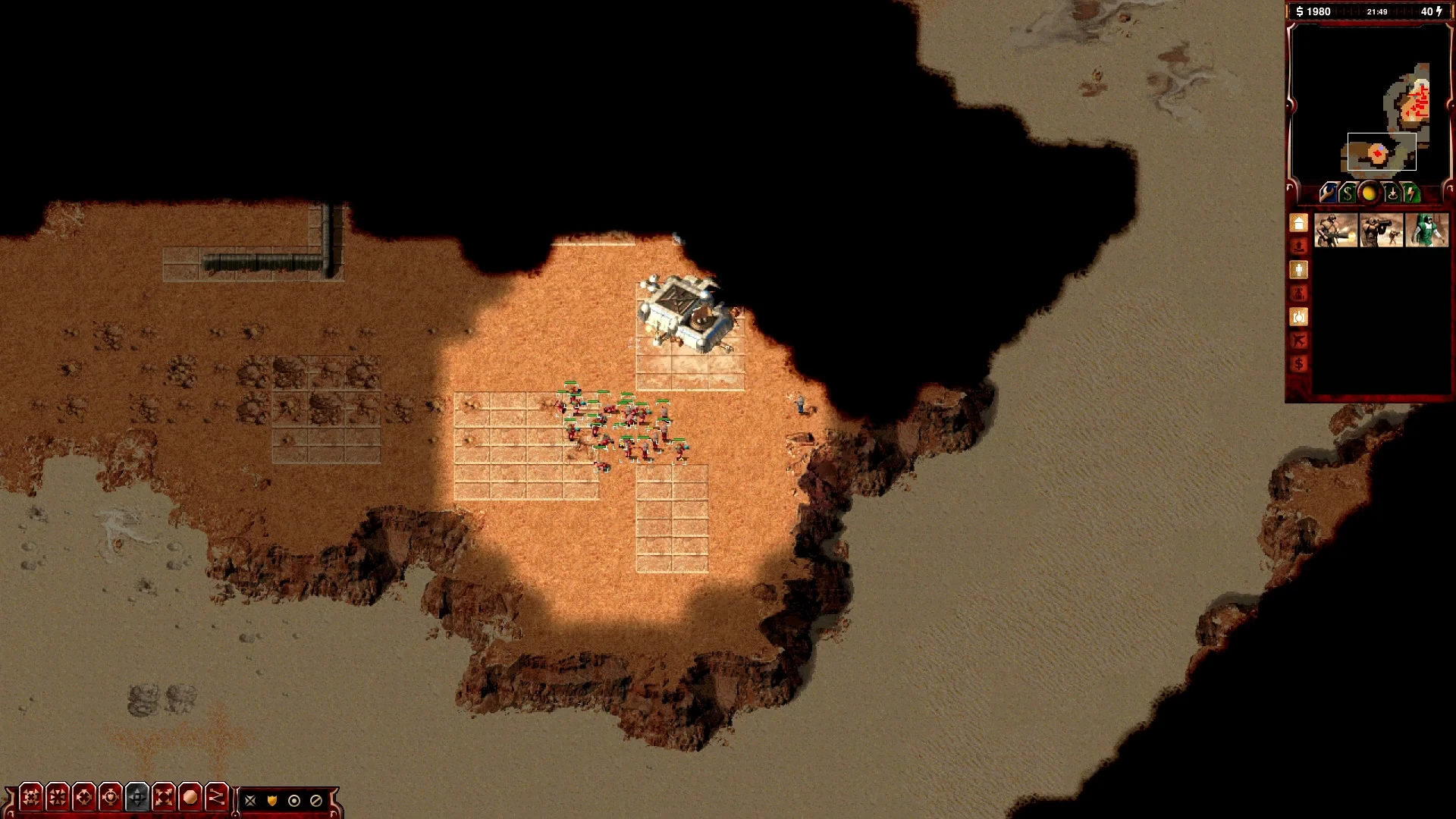The width and height of the screenshot is (1456, 819).
Task: Train the green-suited engineer unit
Action: click(1427, 231)
